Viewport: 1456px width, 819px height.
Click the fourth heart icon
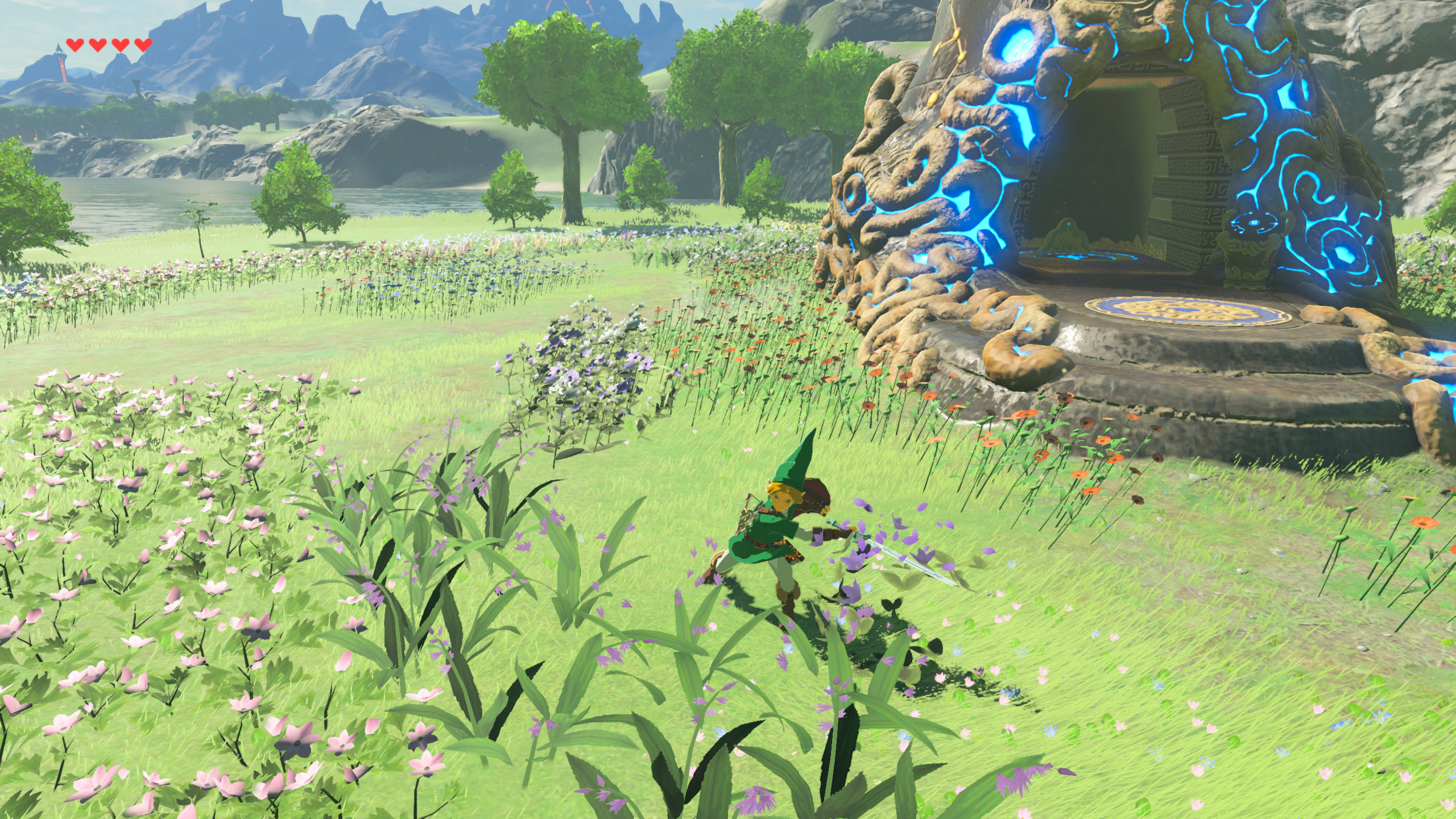click(143, 45)
